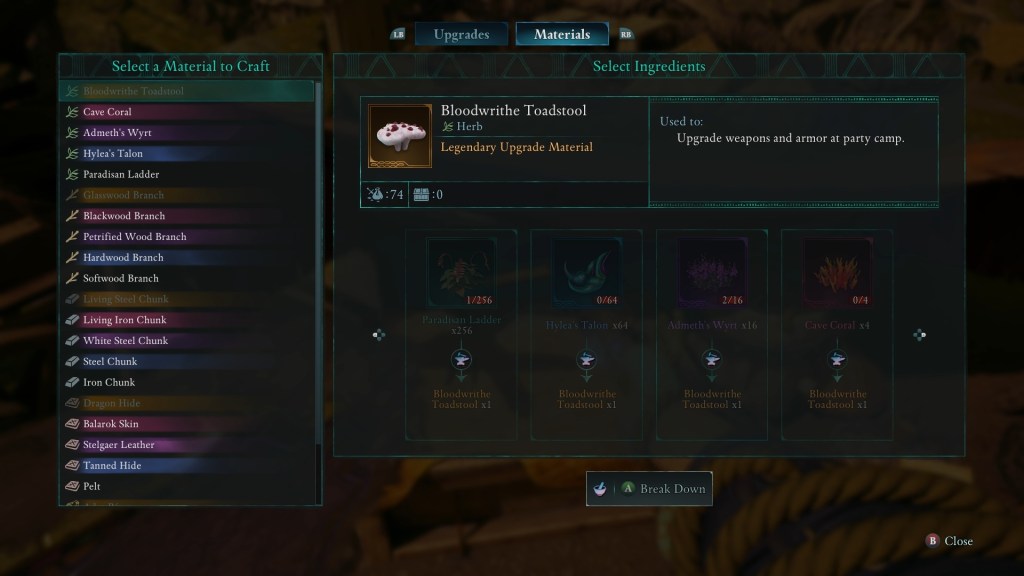Screen dimensions: 1024x576
Task: Choose Blackwood Branch from the list
Action: (x=124, y=216)
